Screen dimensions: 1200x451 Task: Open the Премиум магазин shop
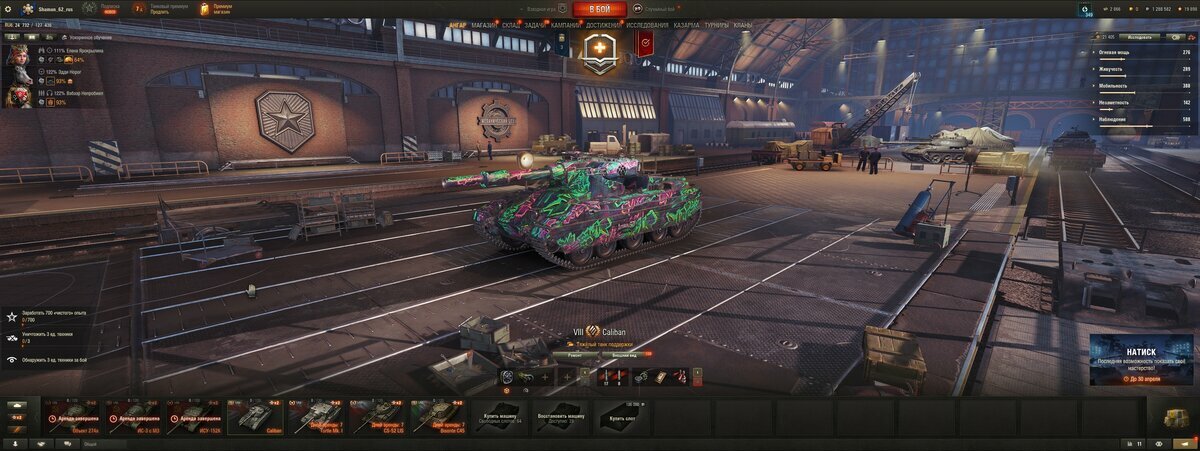point(217,9)
